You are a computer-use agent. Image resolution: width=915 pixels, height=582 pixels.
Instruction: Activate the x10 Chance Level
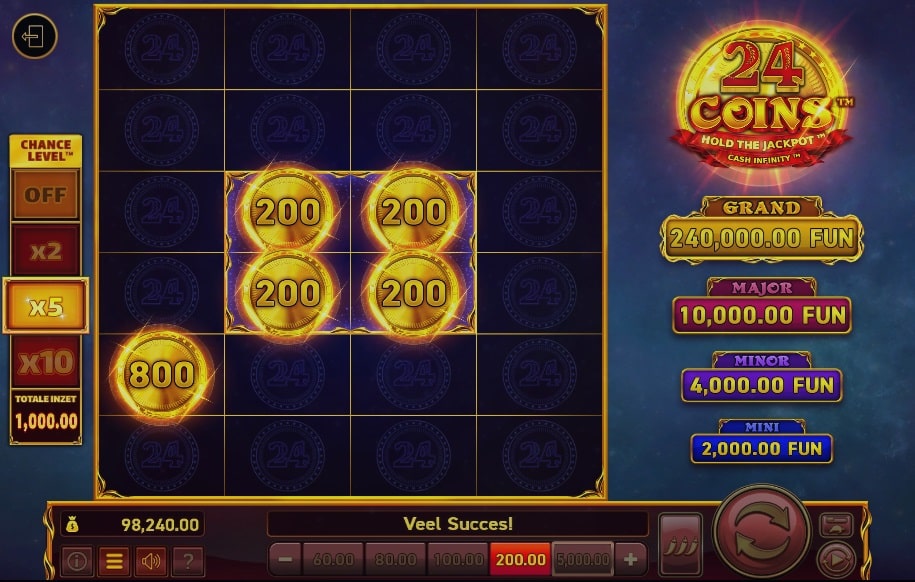point(46,361)
